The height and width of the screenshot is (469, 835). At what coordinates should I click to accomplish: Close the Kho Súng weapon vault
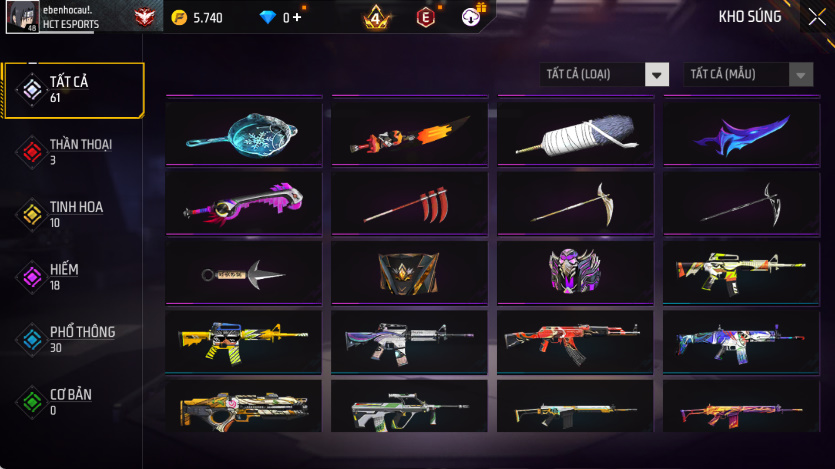point(816,17)
